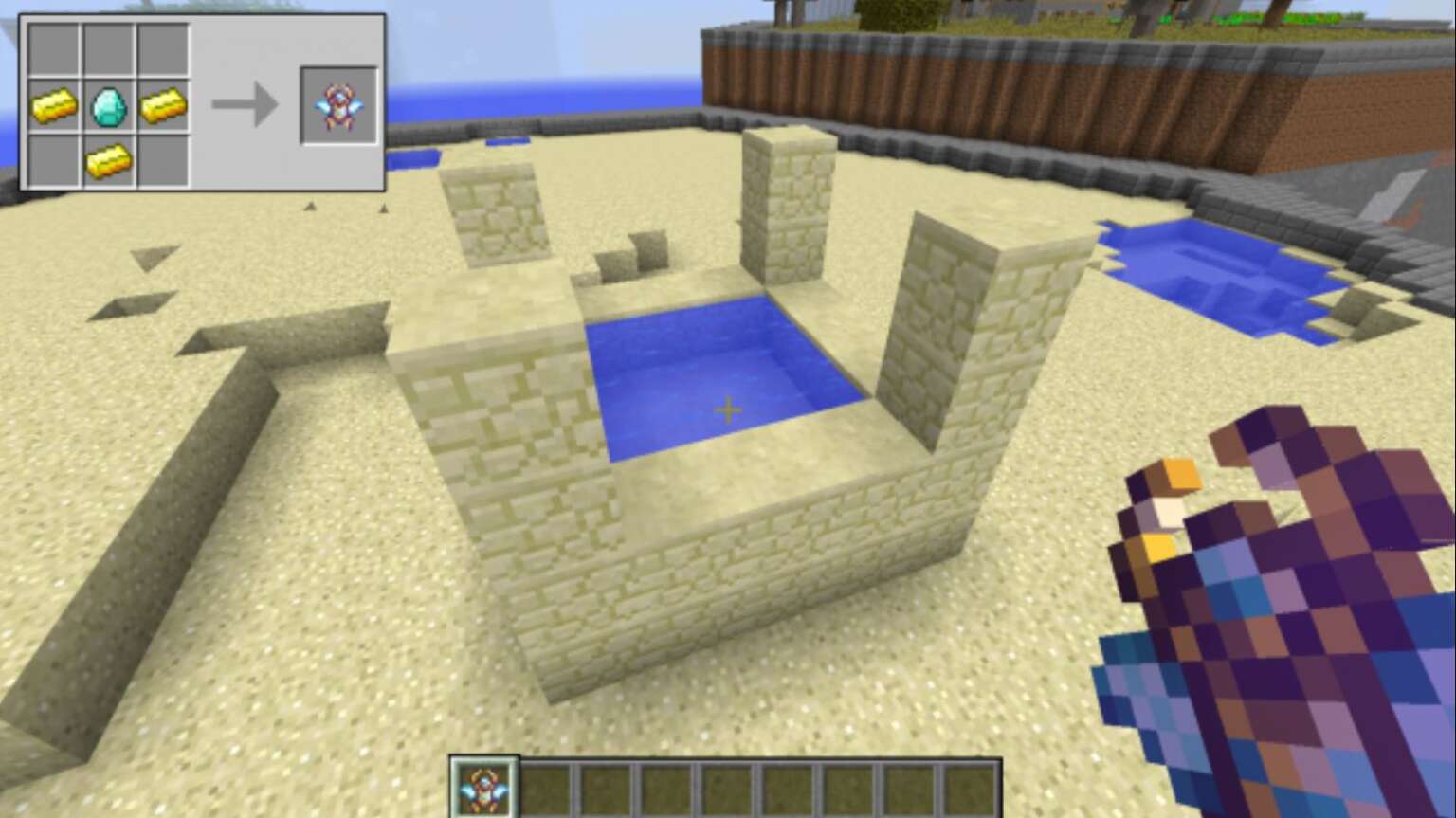Click the middle hotbar slot
The width and height of the screenshot is (1456, 818).
[726, 788]
